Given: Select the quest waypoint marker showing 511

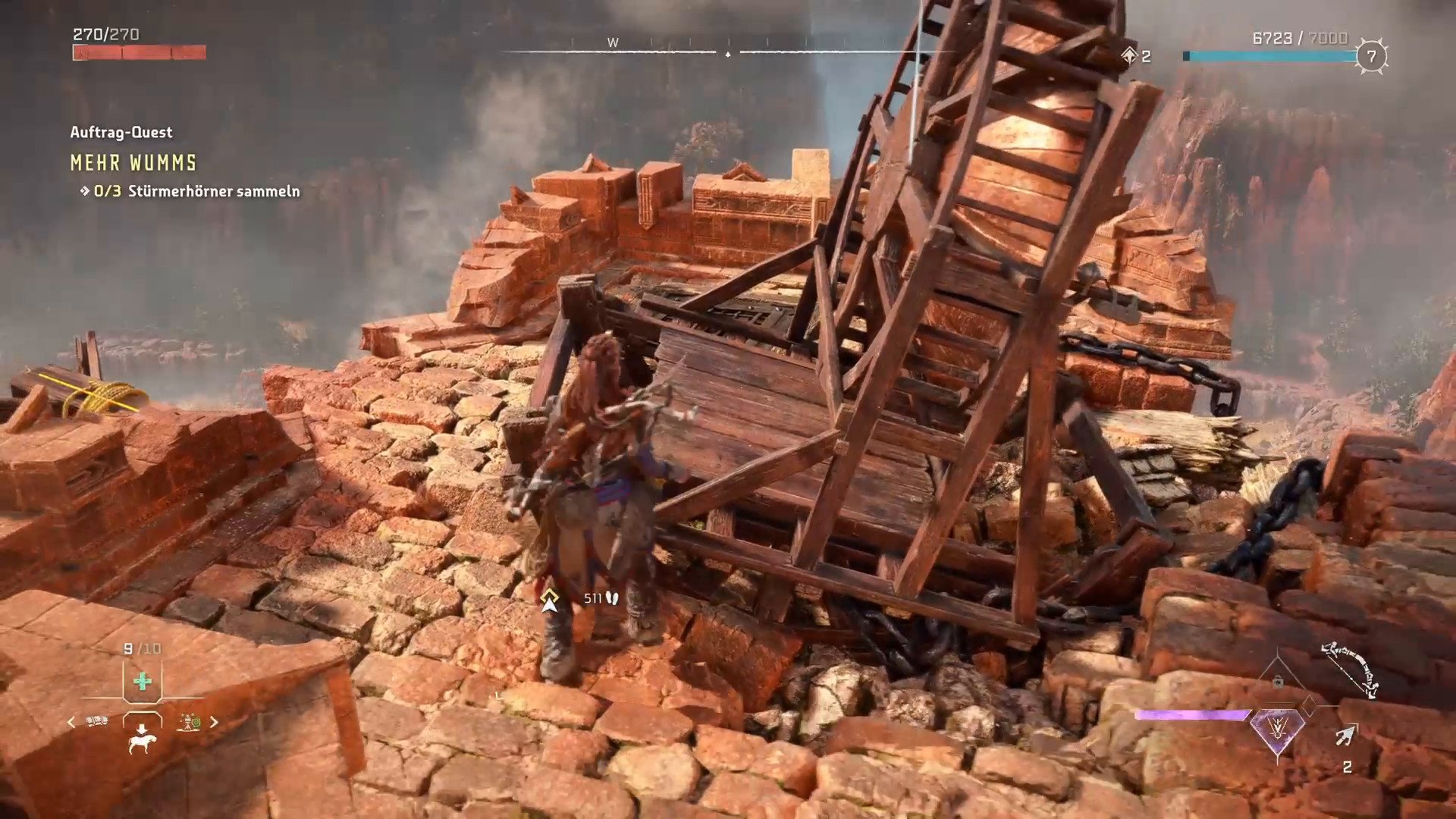Looking at the screenshot, I should click(x=550, y=600).
